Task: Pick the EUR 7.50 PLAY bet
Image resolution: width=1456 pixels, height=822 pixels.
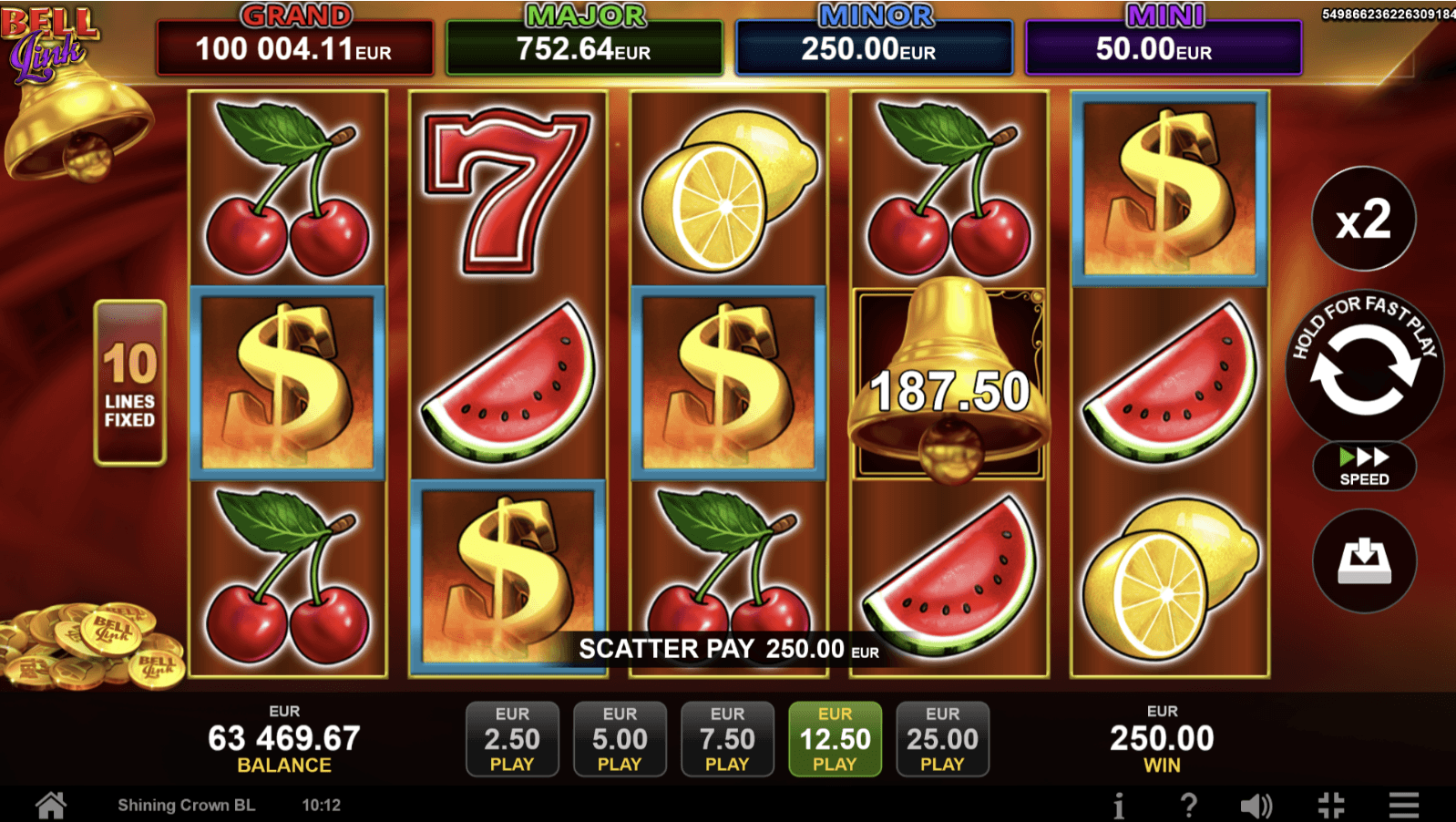Action: (x=727, y=739)
